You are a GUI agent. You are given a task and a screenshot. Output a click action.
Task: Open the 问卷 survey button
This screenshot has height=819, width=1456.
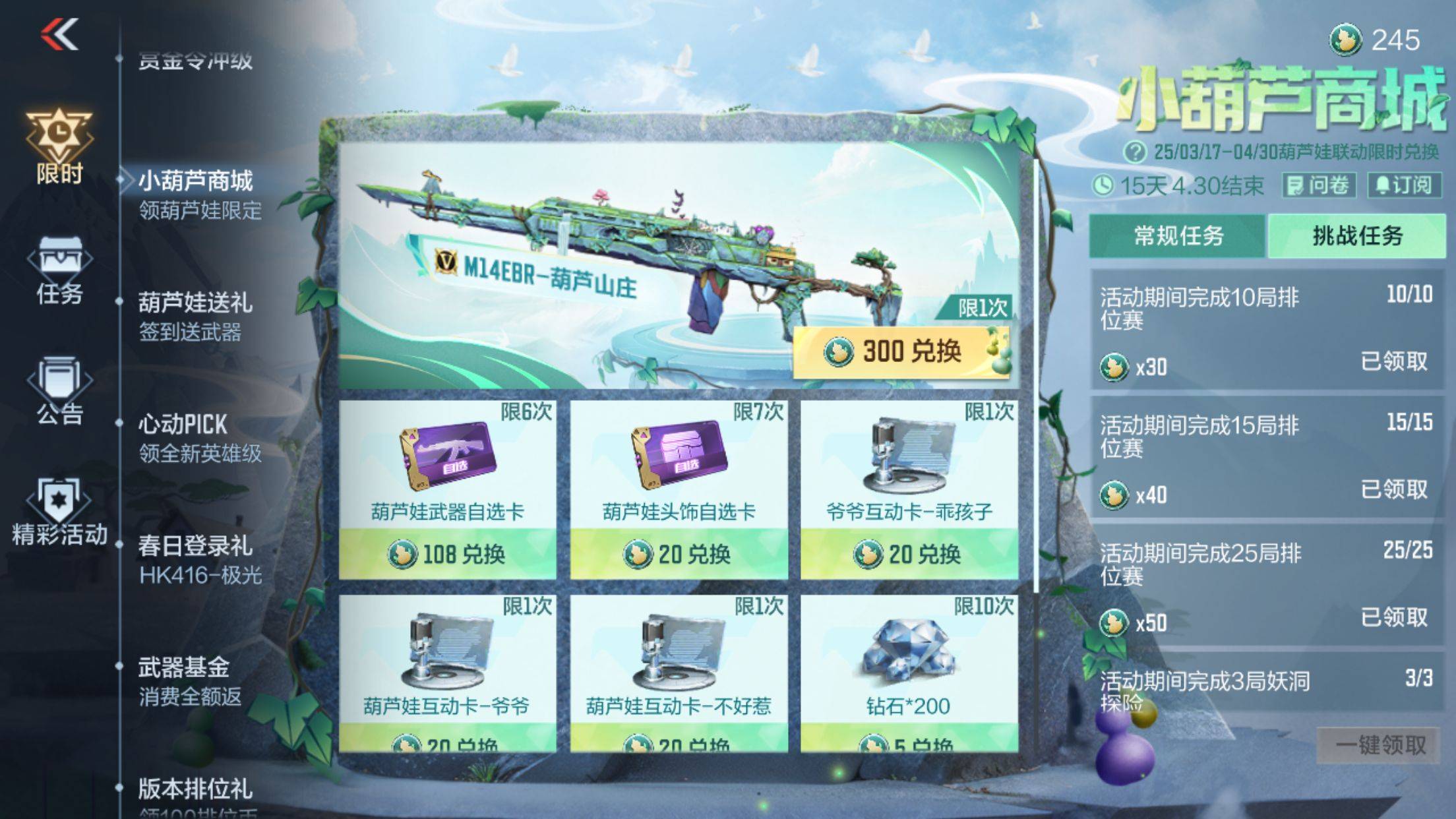coord(1318,185)
